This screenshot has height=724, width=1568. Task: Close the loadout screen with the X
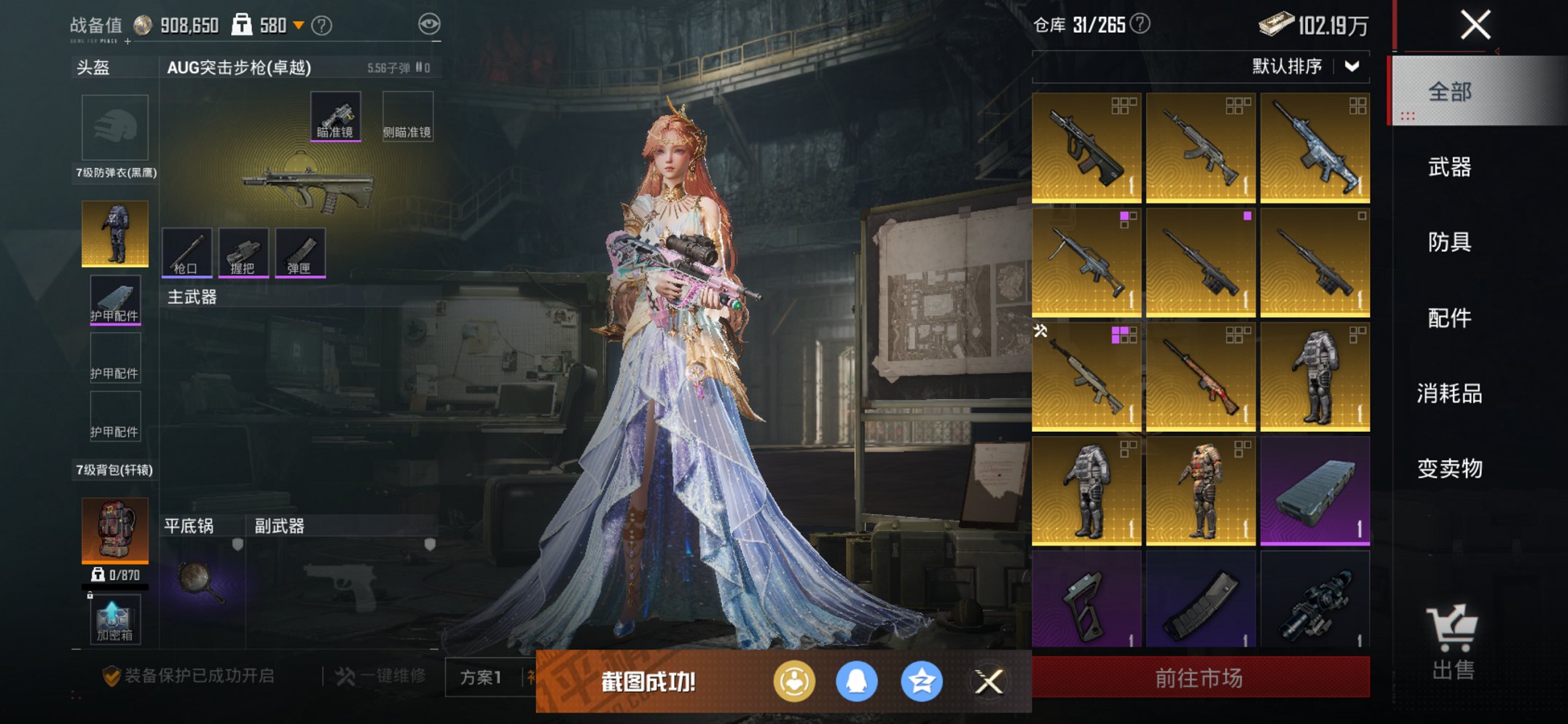coord(1475,25)
